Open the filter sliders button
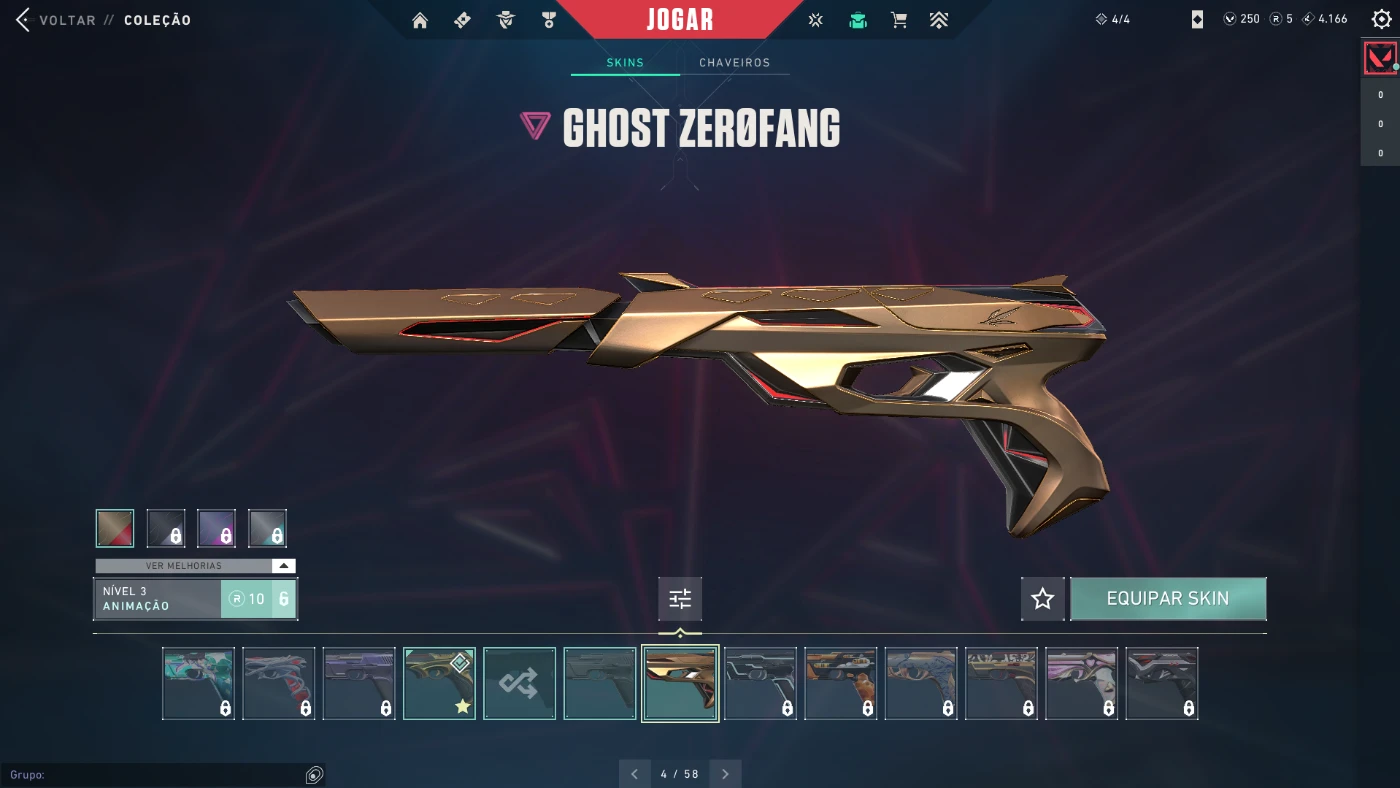This screenshot has height=788, width=1400. pyautogui.click(x=680, y=599)
